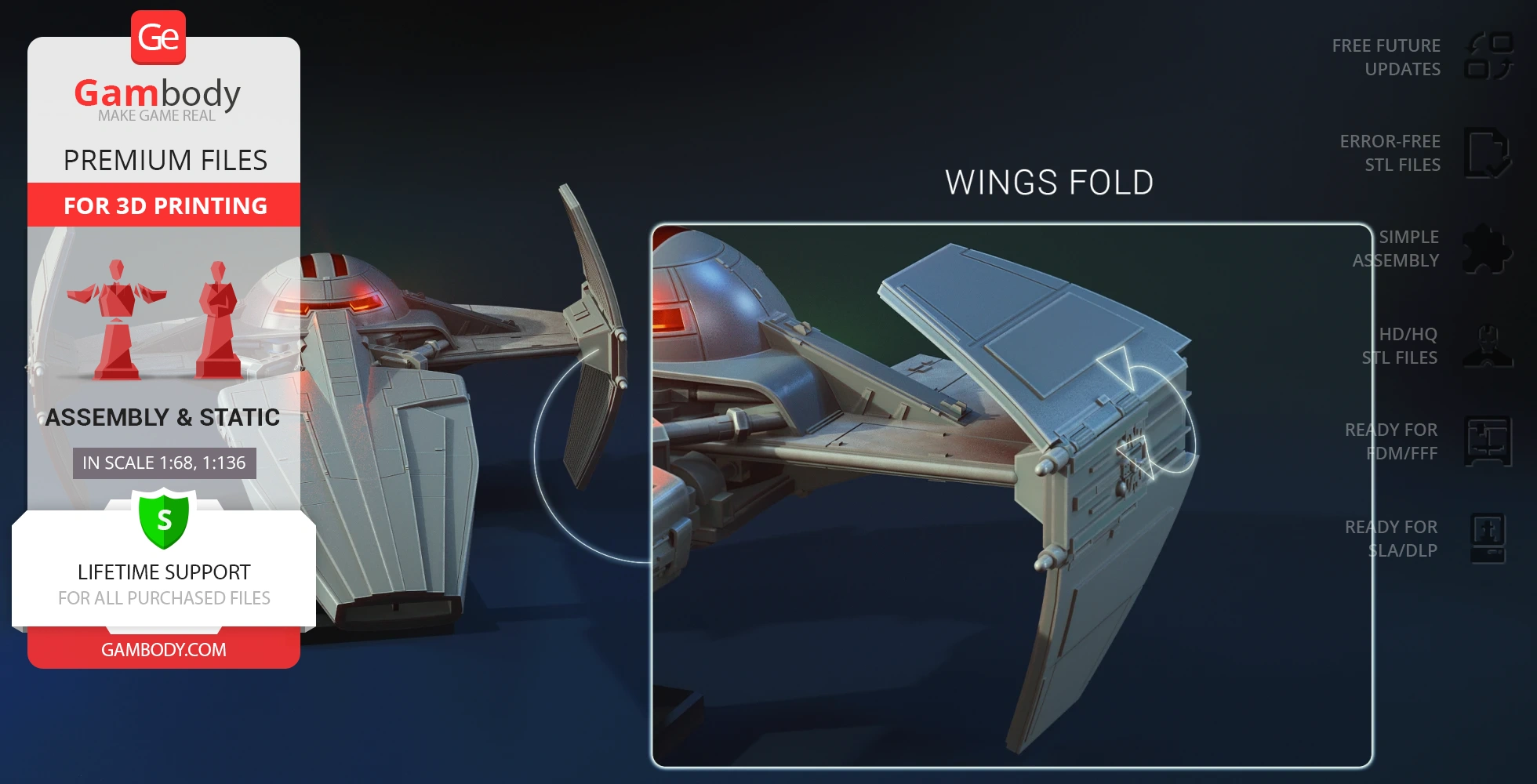Select the Free Future Updates icon

1488,56
